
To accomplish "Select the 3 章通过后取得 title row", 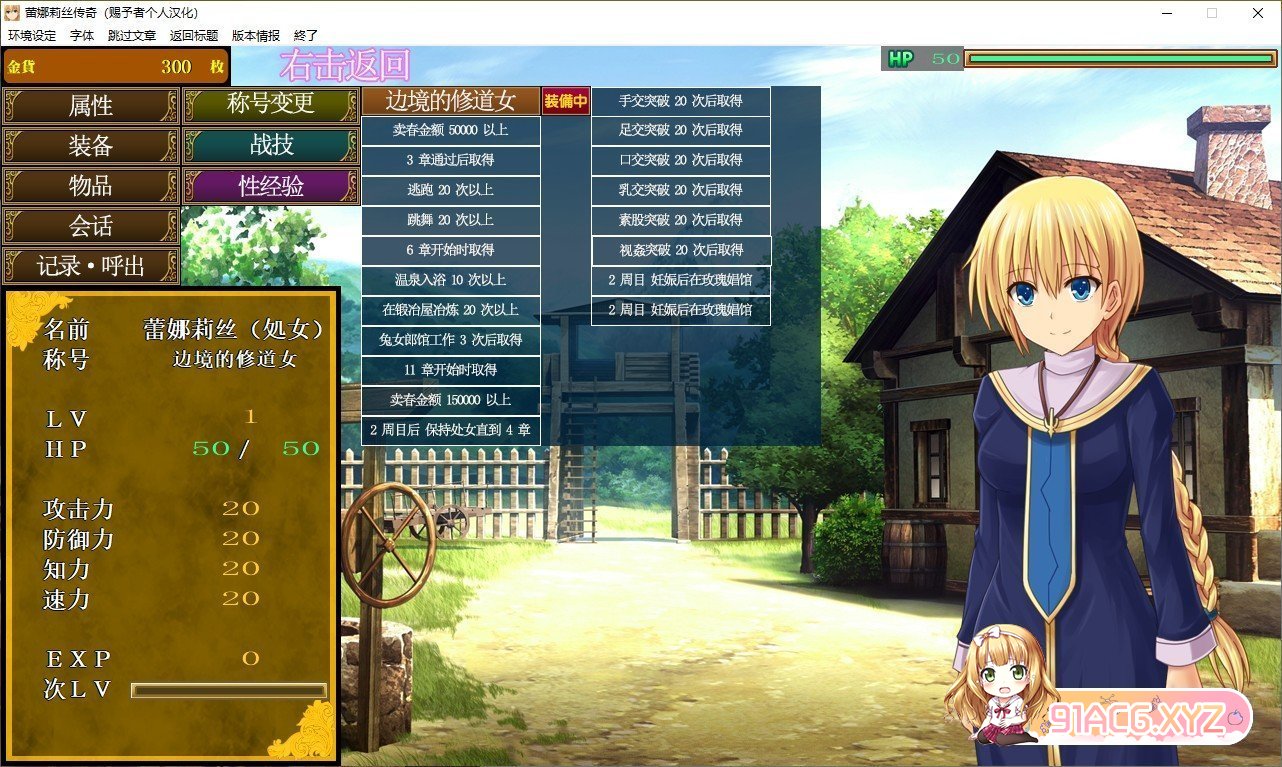I will pos(450,160).
